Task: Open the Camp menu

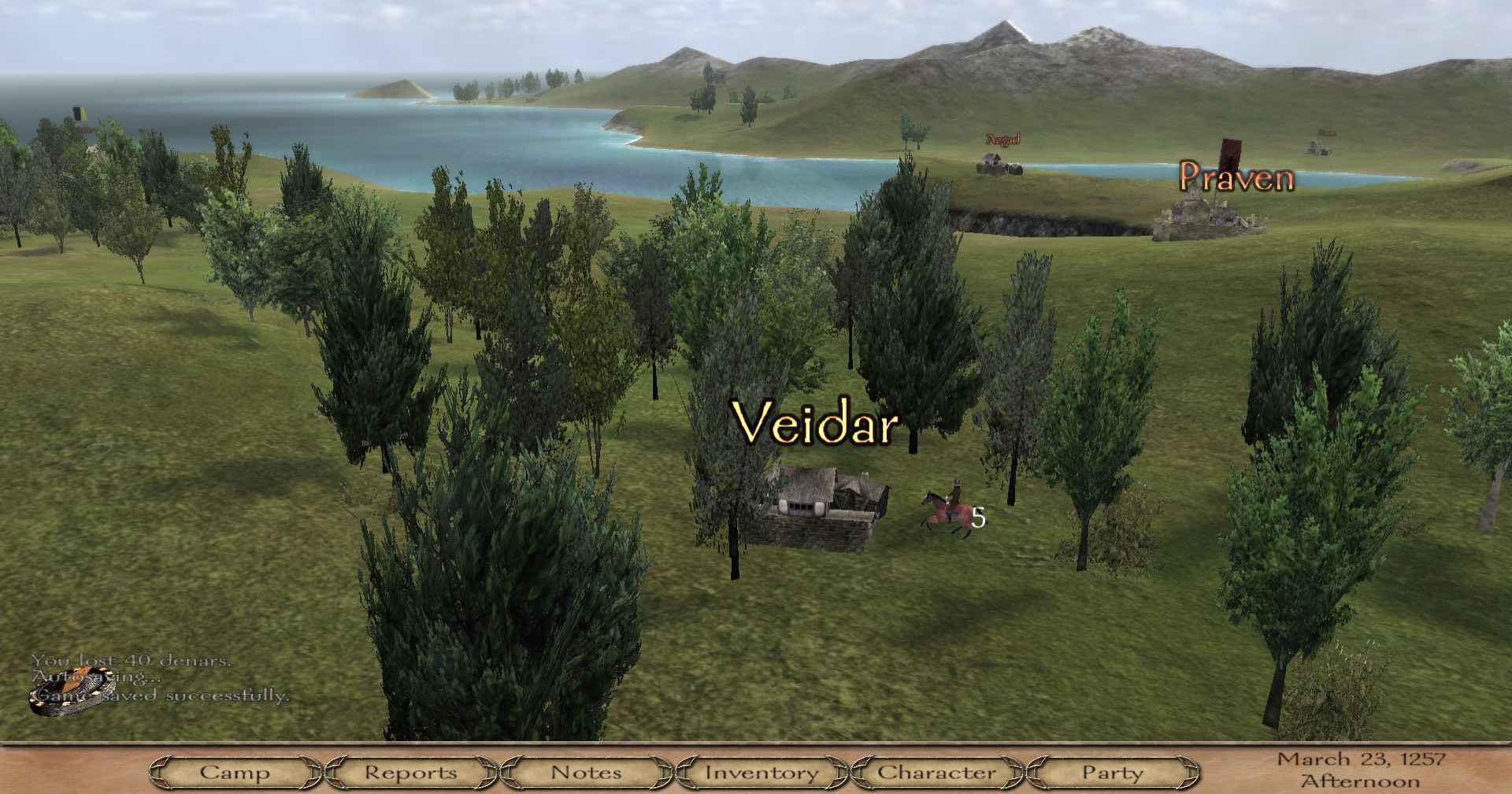Action: 235,773
